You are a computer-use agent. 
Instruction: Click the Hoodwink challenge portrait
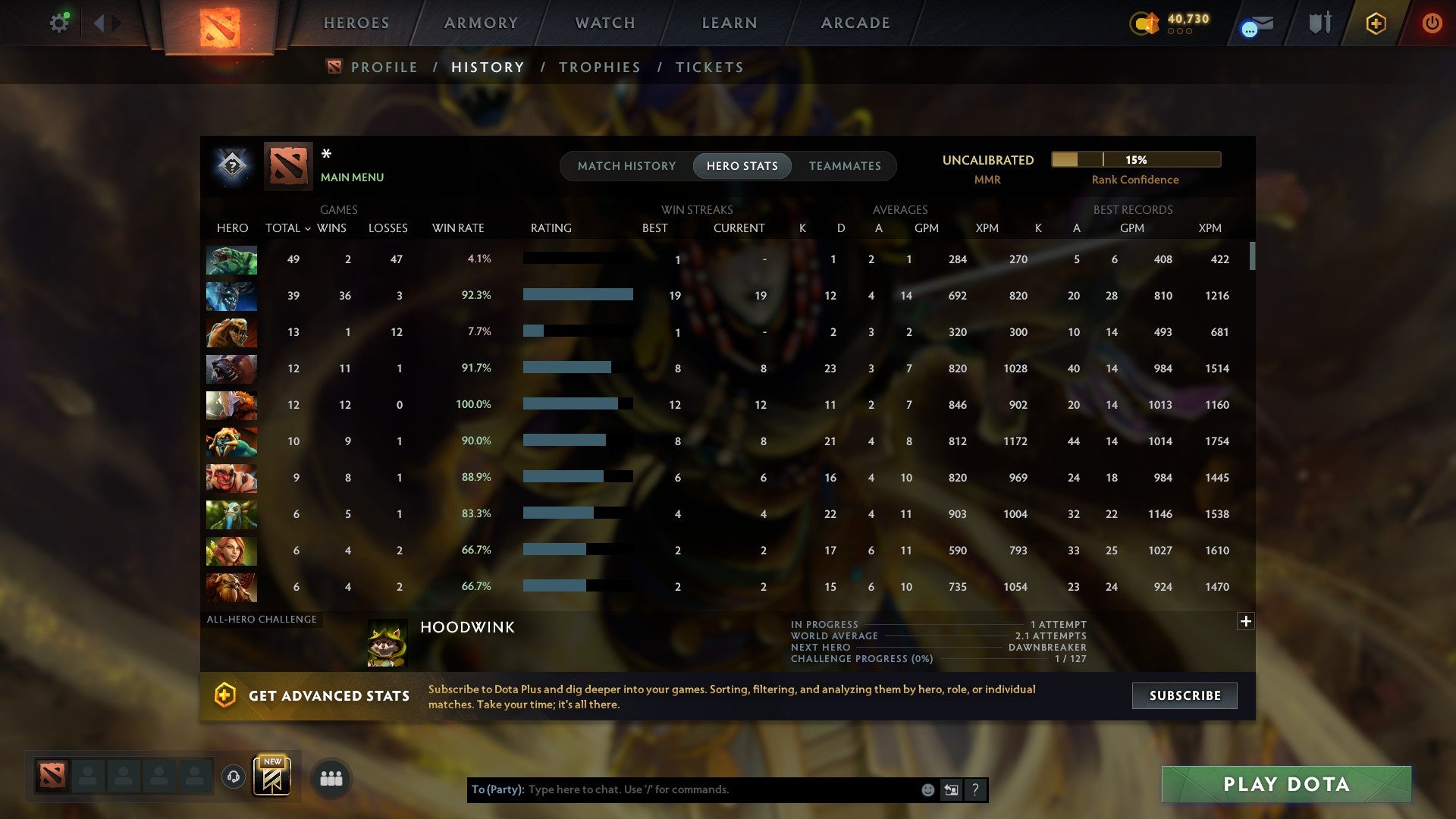[x=387, y=642]
